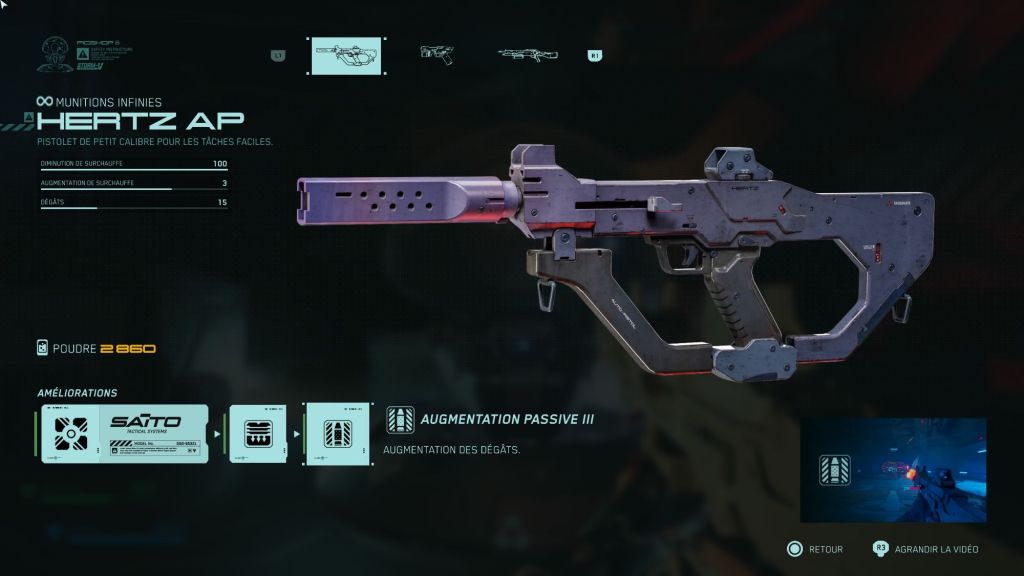The width and height of the screenshot is (1024, 576).
Task: Select the Saito Tactical Systems upgrade card
Action: tap(125, 433)
